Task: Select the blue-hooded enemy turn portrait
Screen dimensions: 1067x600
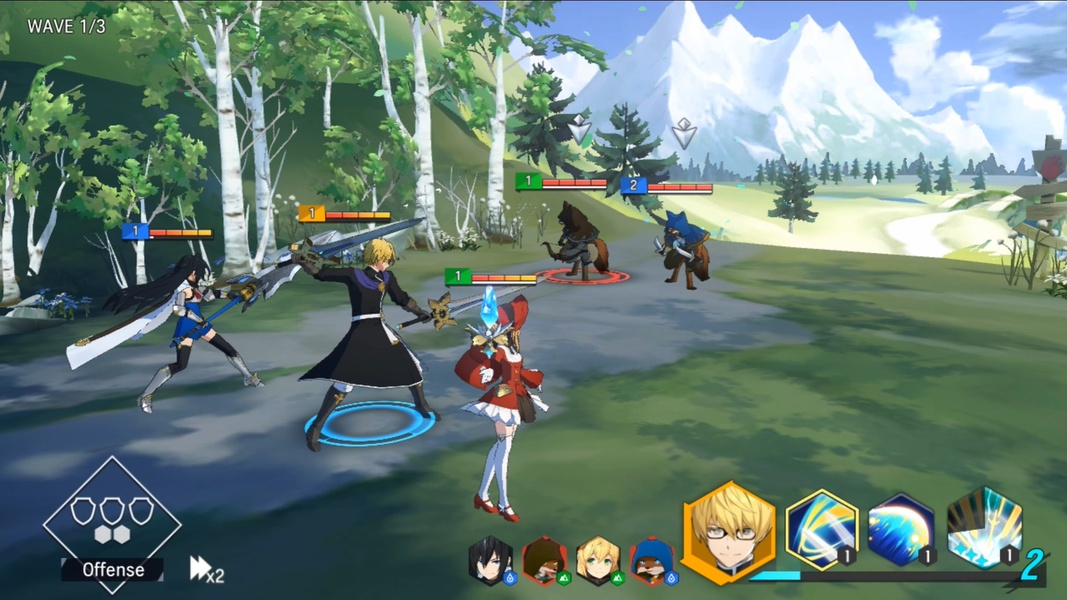Action: (652, 561)
